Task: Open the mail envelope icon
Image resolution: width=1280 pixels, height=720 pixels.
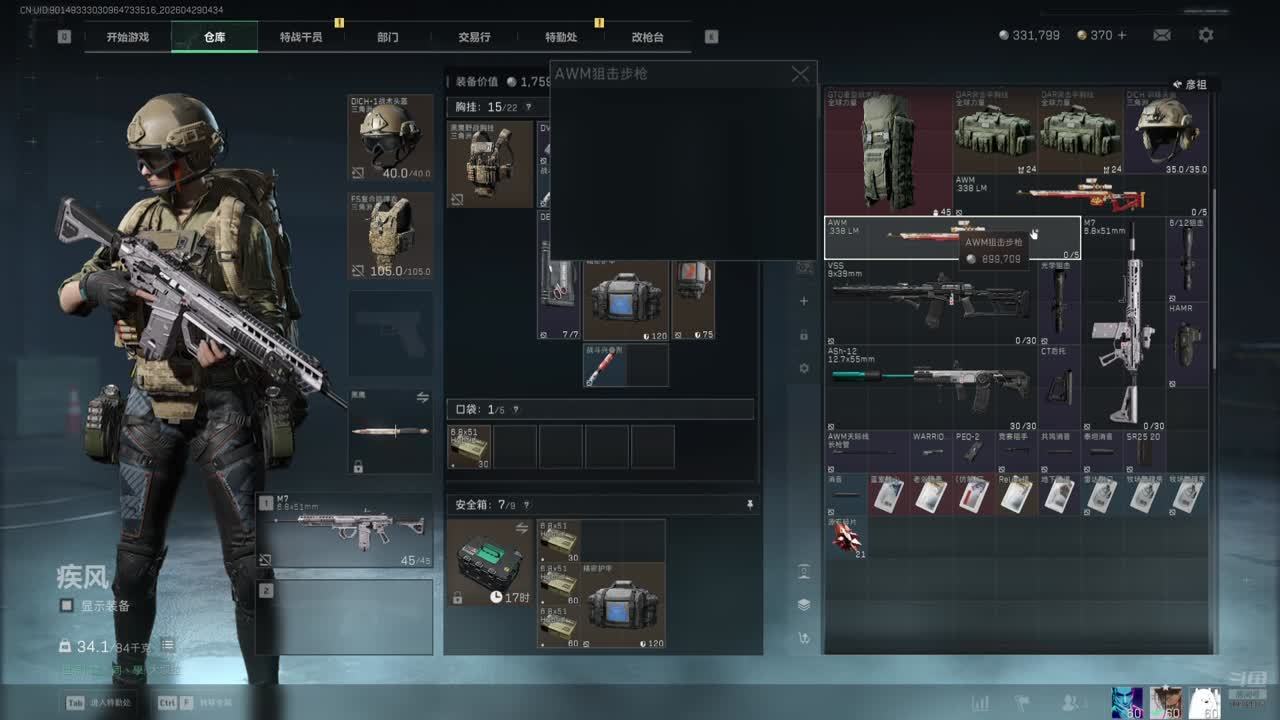Action: coord(1162,35)
